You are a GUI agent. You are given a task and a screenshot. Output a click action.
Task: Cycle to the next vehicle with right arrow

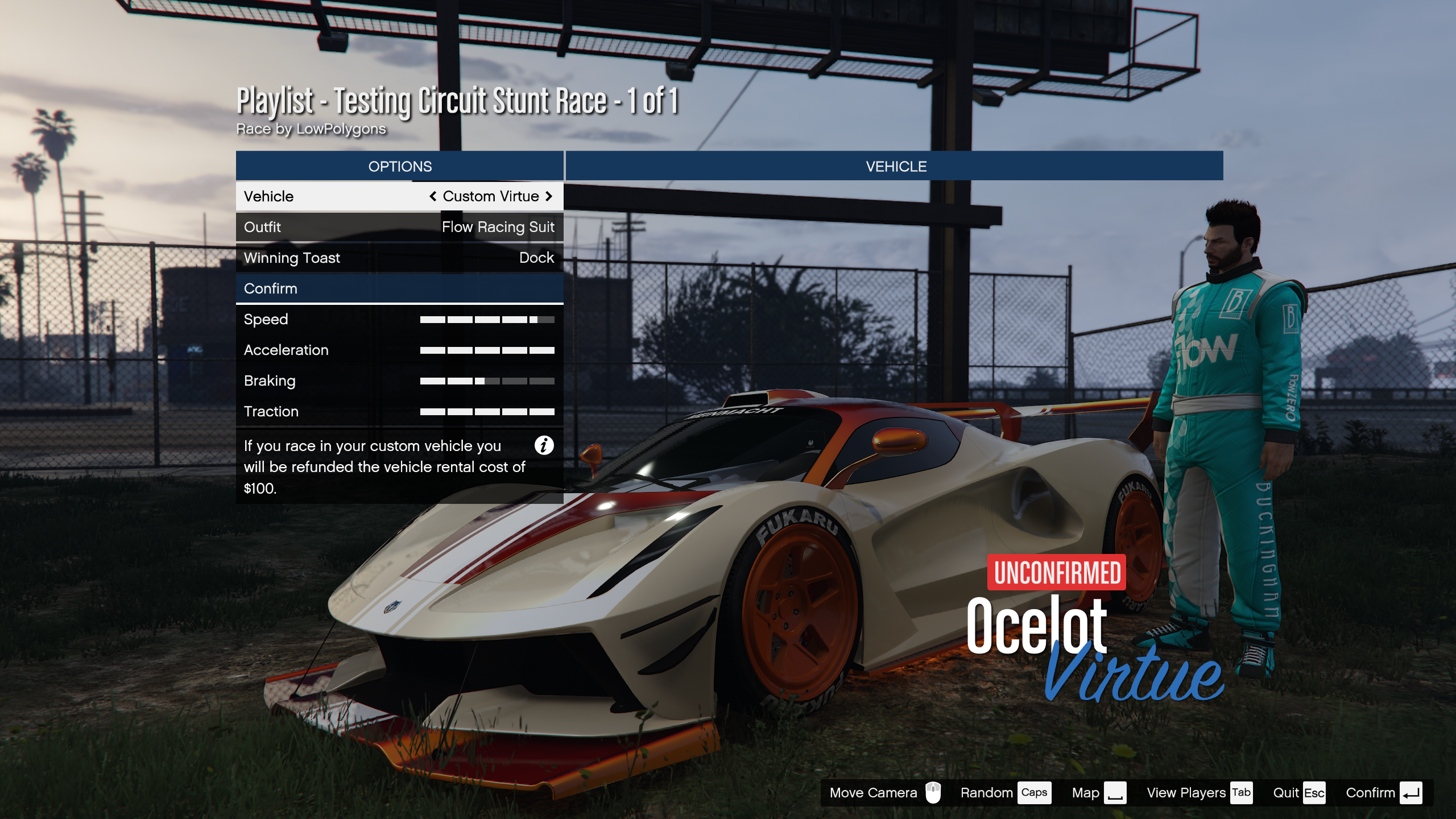[x=549, y=196]
